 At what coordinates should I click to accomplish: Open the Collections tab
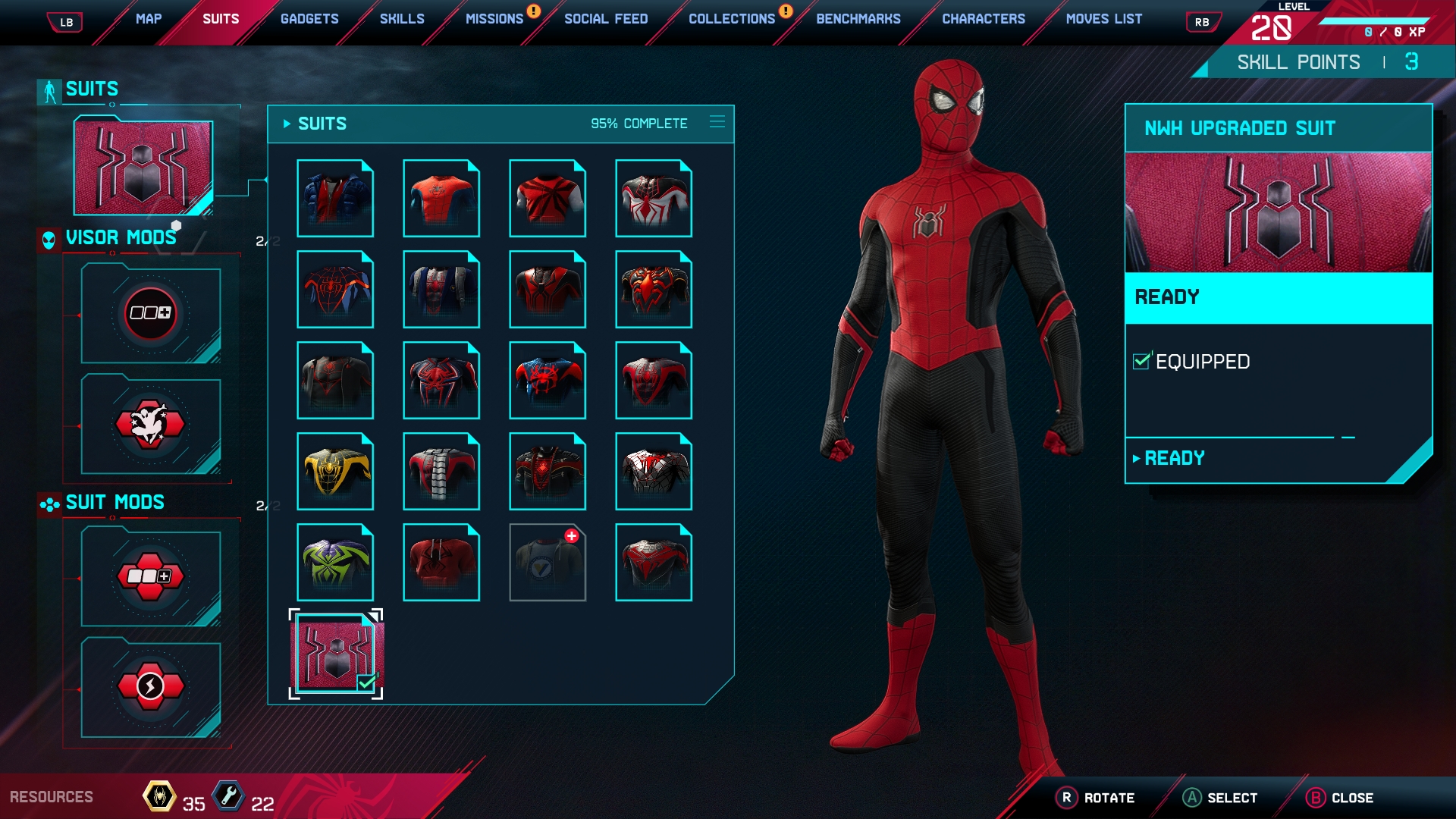[x=732, y=19]
